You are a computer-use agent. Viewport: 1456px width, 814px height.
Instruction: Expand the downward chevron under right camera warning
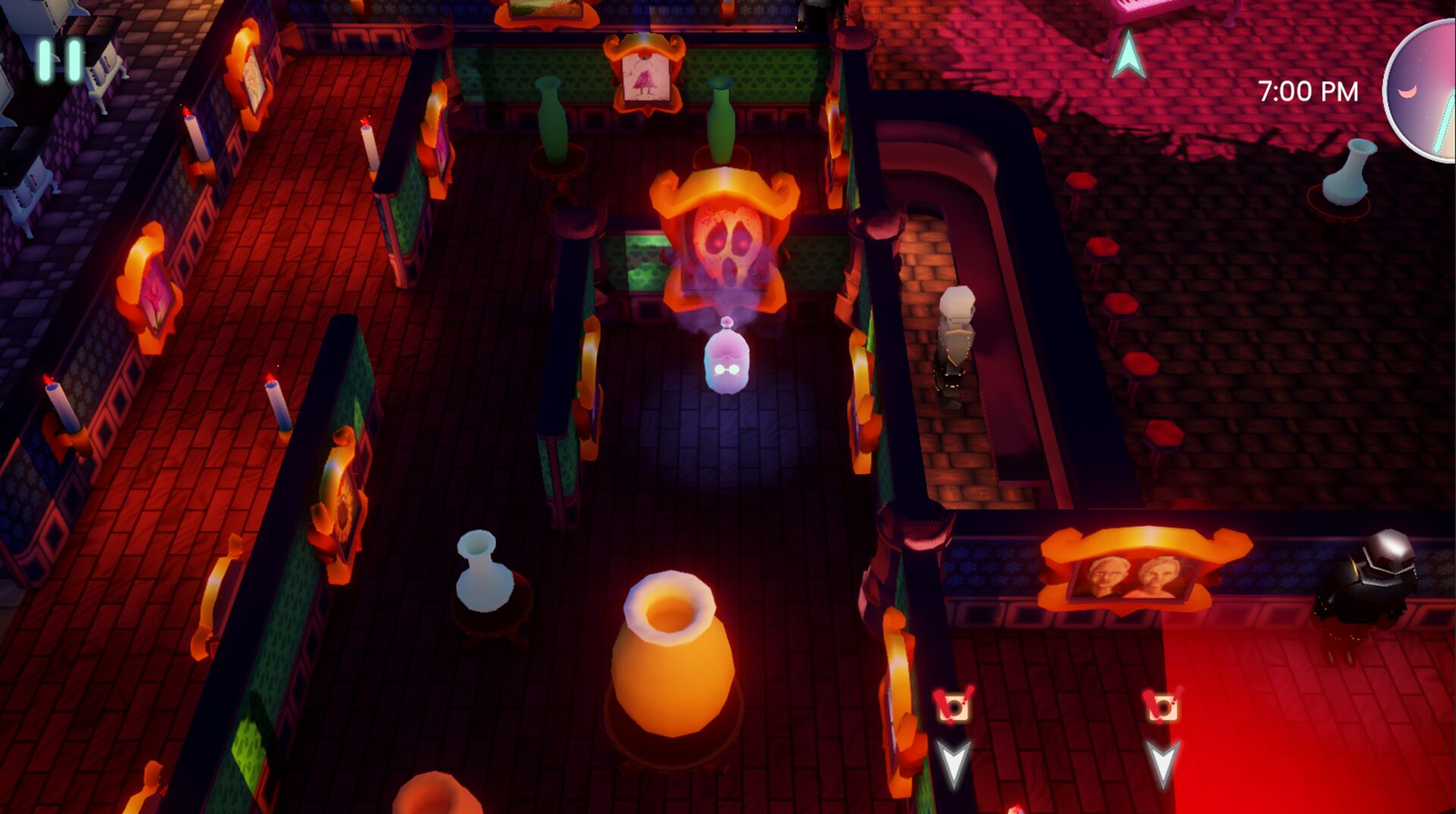pyautogui.click(x=1163, y=759)
